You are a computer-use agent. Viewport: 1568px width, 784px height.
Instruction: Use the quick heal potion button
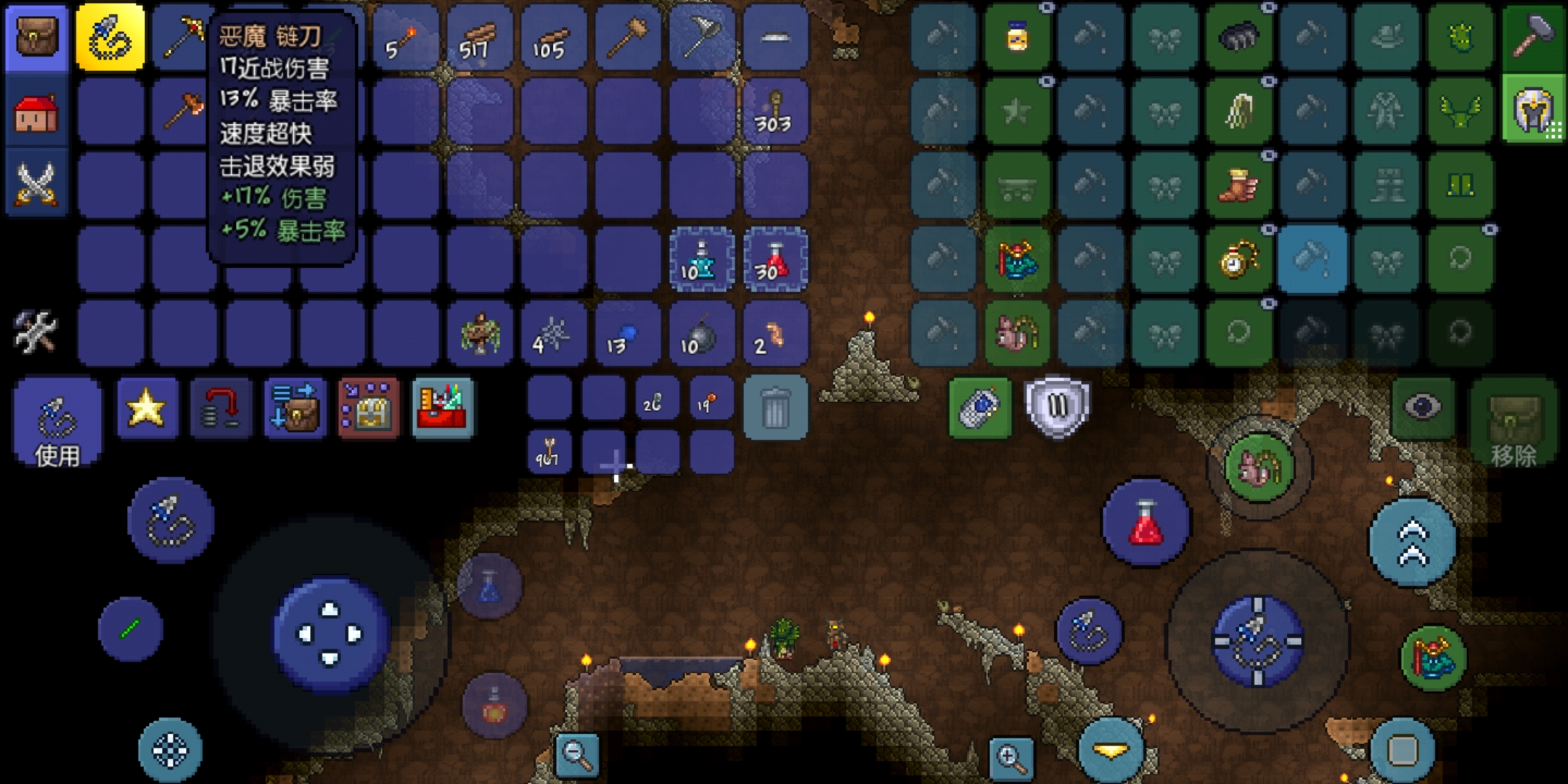(1146, 523)
